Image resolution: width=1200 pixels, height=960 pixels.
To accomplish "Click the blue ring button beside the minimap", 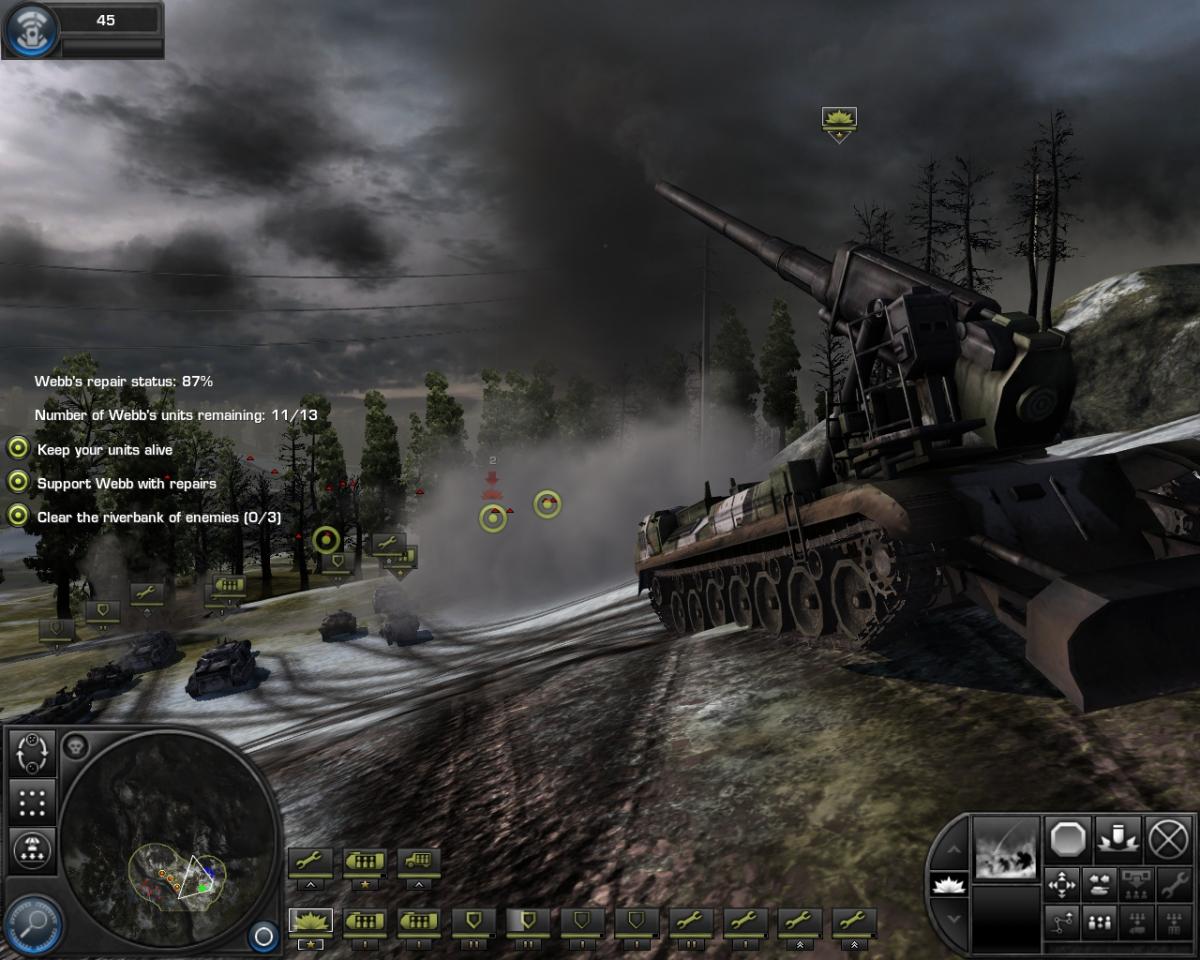I will pyautogui.click(x=263, y=936).
